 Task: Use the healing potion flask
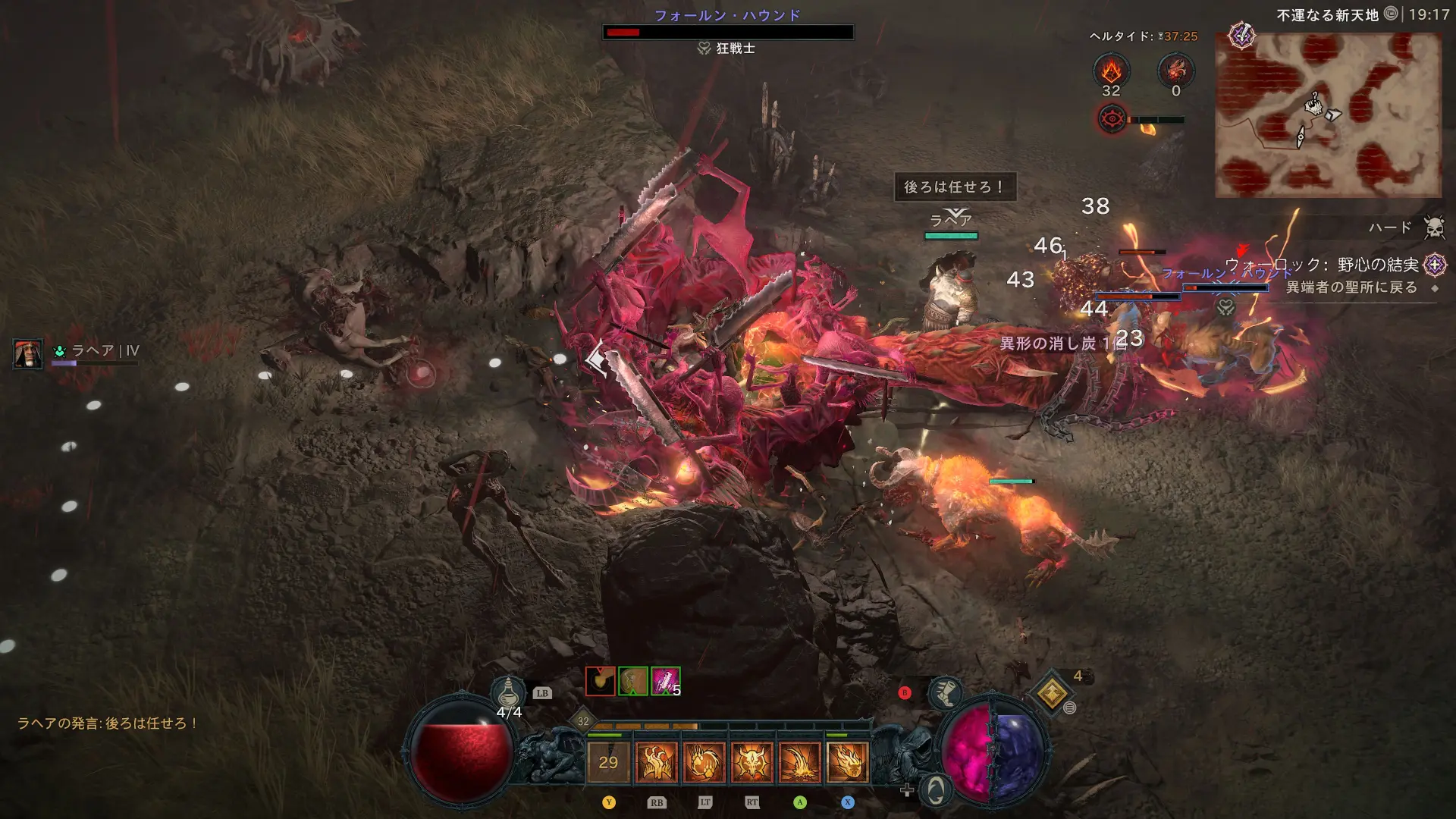(509, 692)
